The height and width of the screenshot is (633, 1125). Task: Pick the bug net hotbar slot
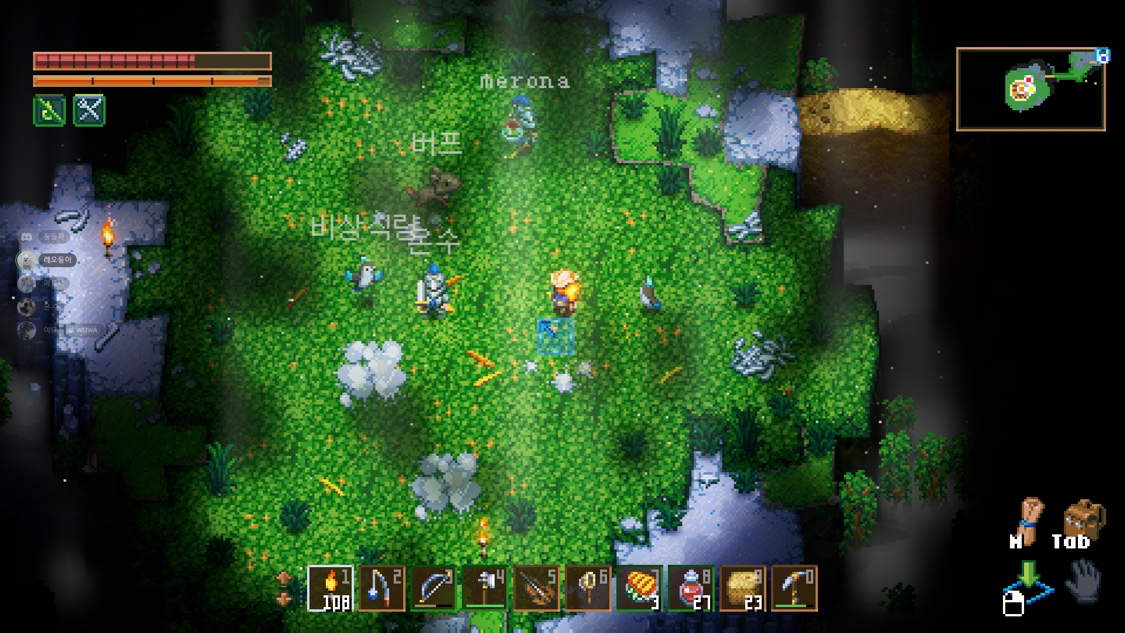pos(589,588)
